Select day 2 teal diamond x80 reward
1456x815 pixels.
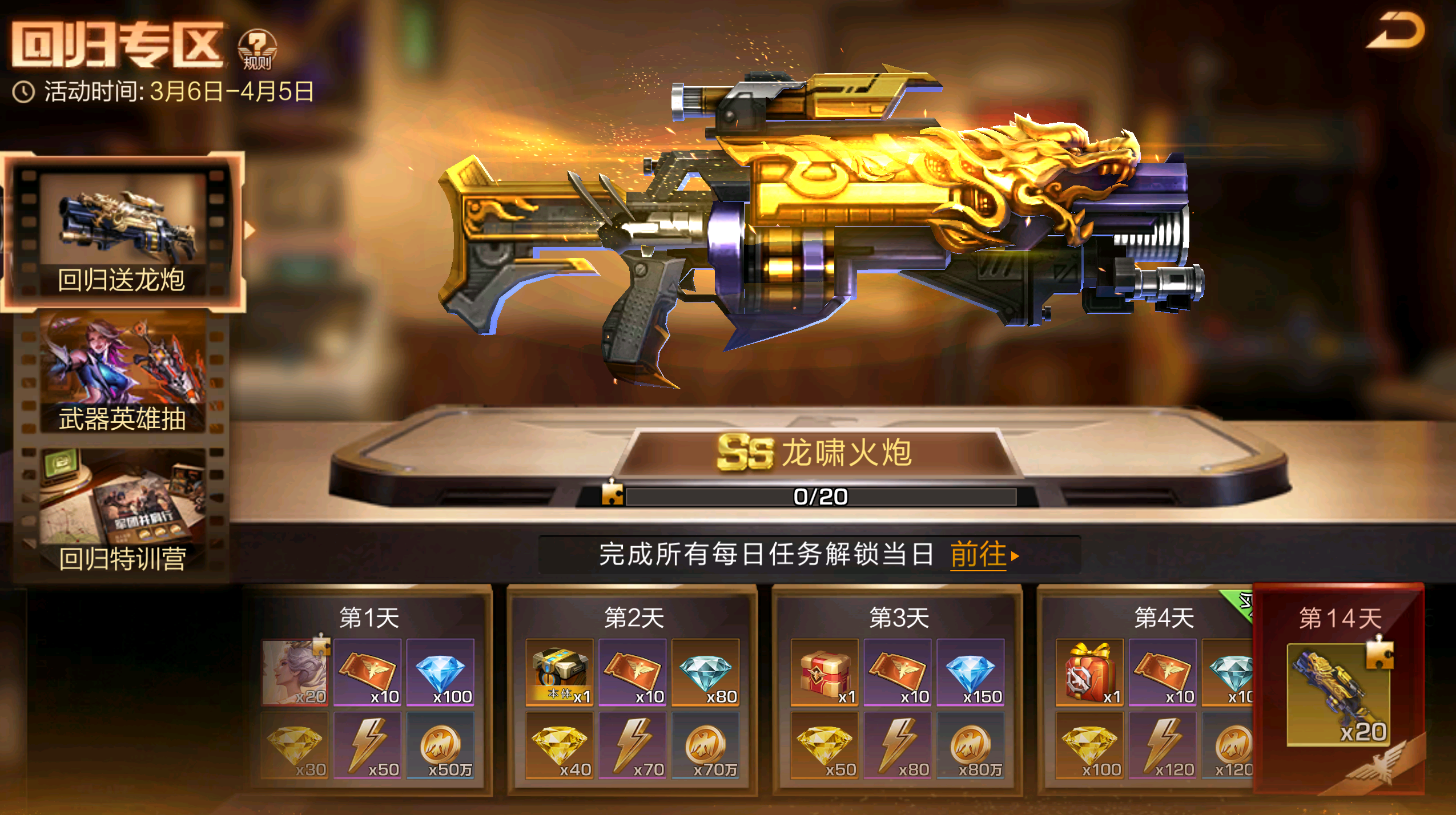pyautogui.click(x=705, y=672)
